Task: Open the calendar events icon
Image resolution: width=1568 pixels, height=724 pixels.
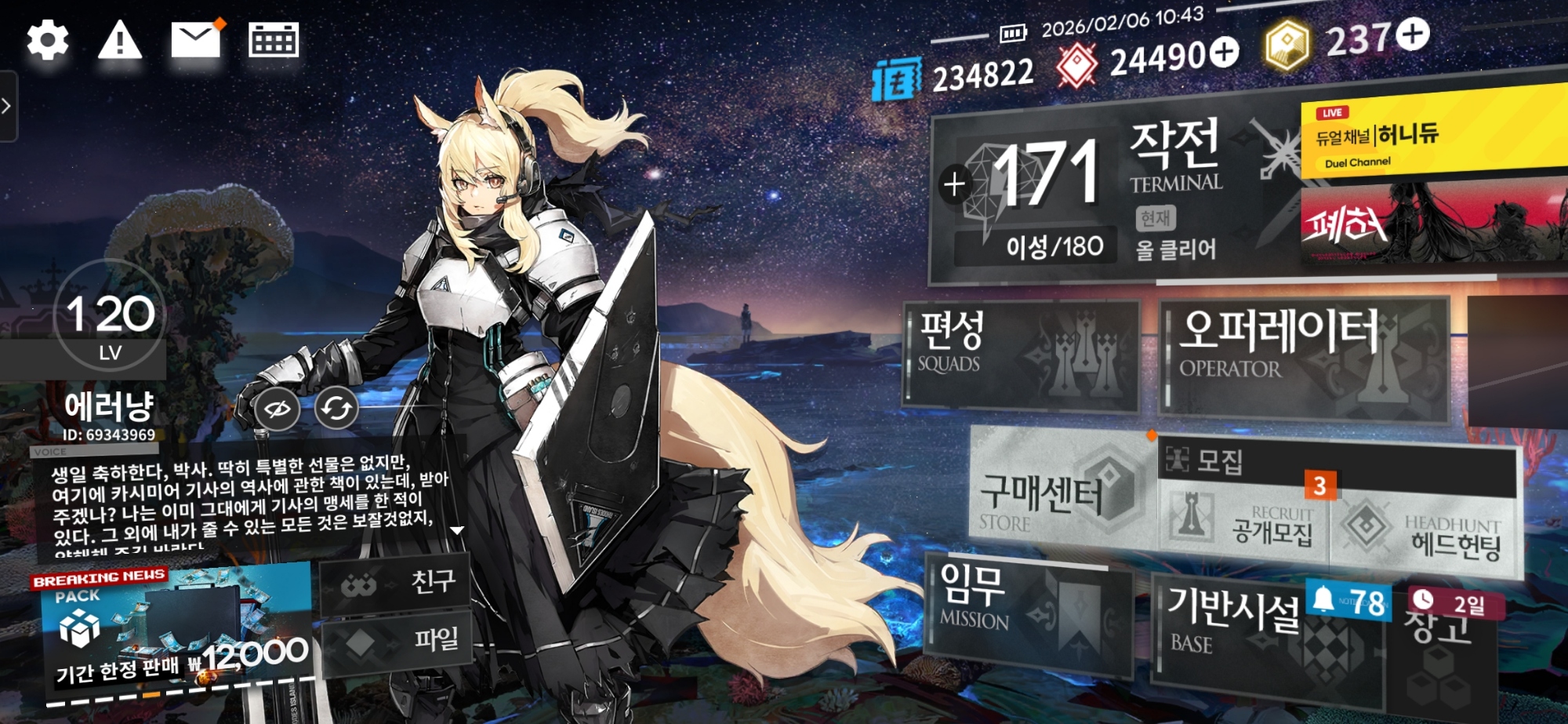Action: [274, 40]
